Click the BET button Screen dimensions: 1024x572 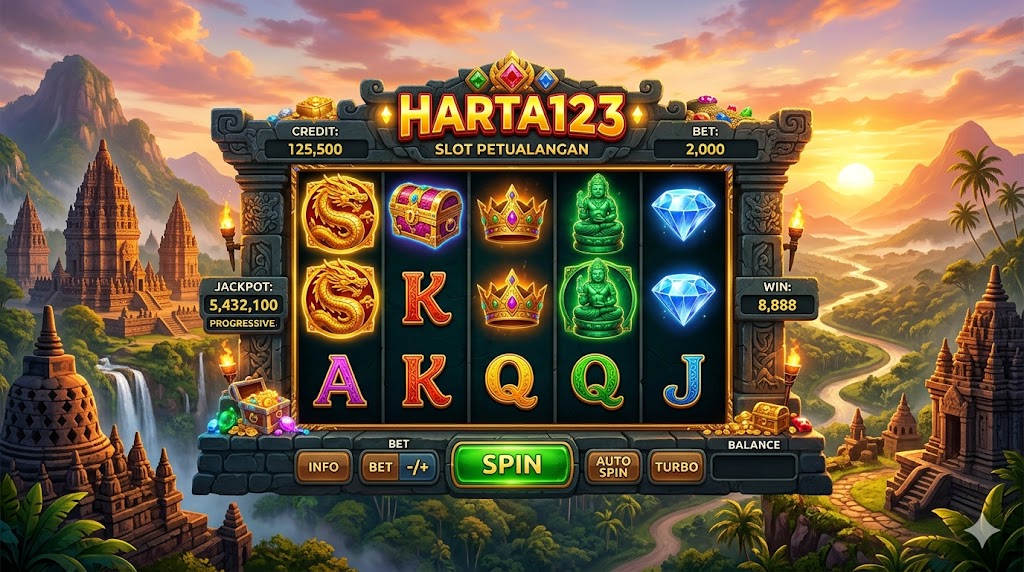click(380, 466)
